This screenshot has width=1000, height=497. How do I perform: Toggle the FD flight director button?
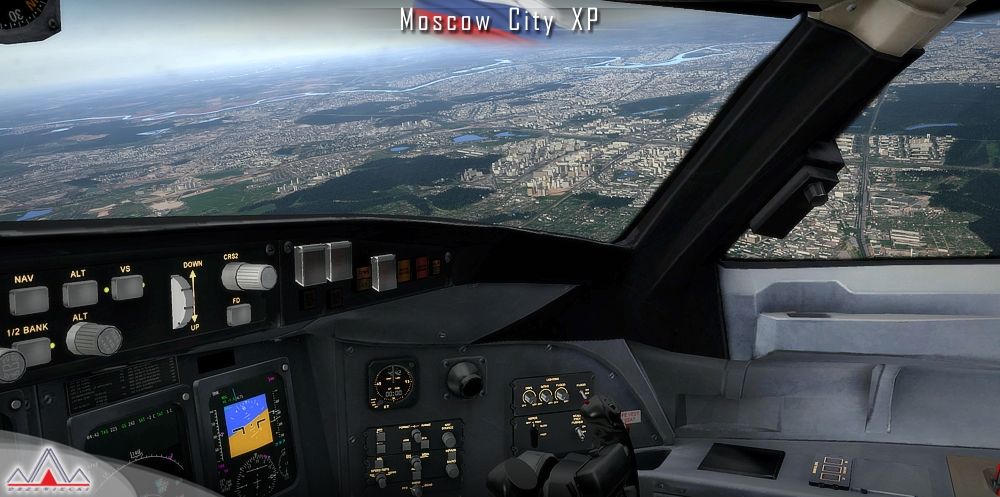click(238, 315)
